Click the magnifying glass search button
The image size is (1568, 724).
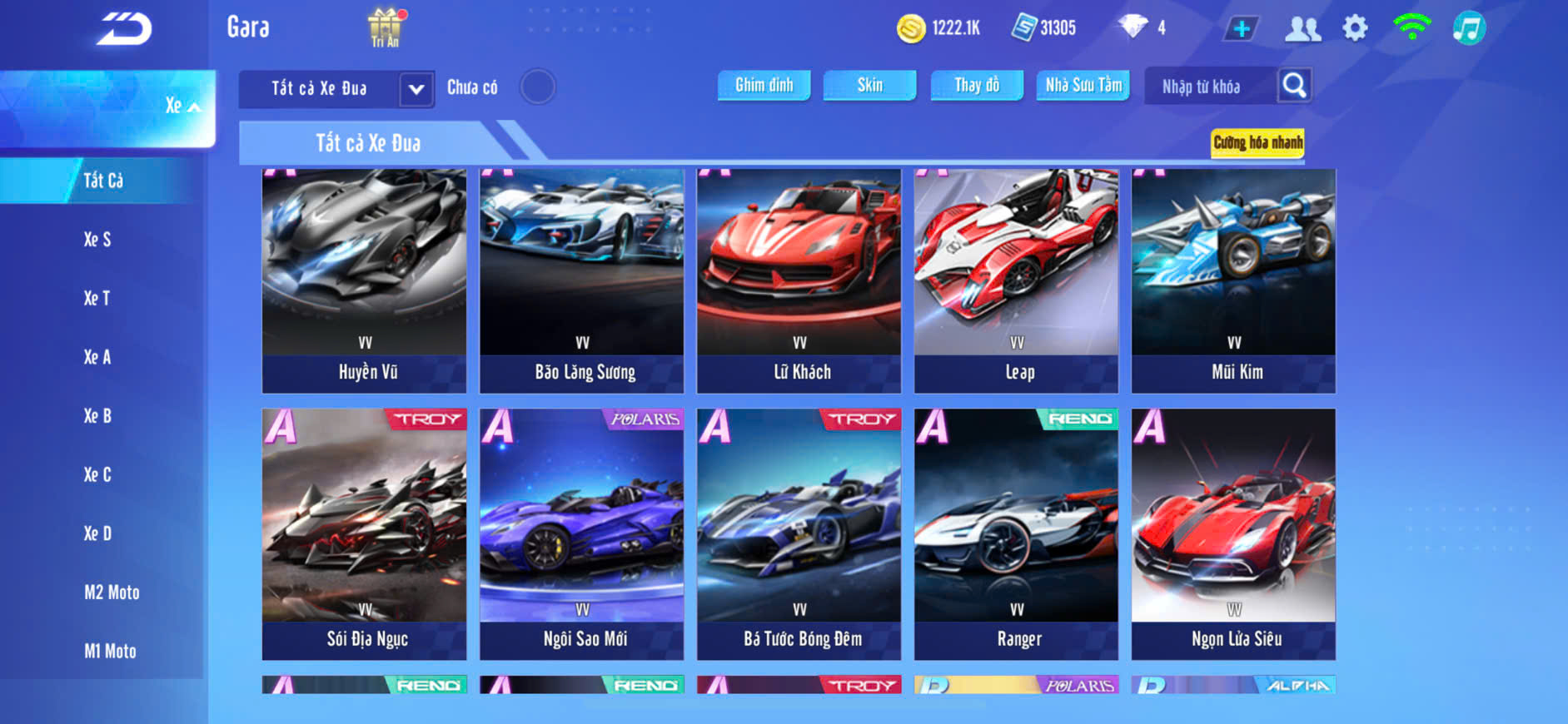(1294, 85)
